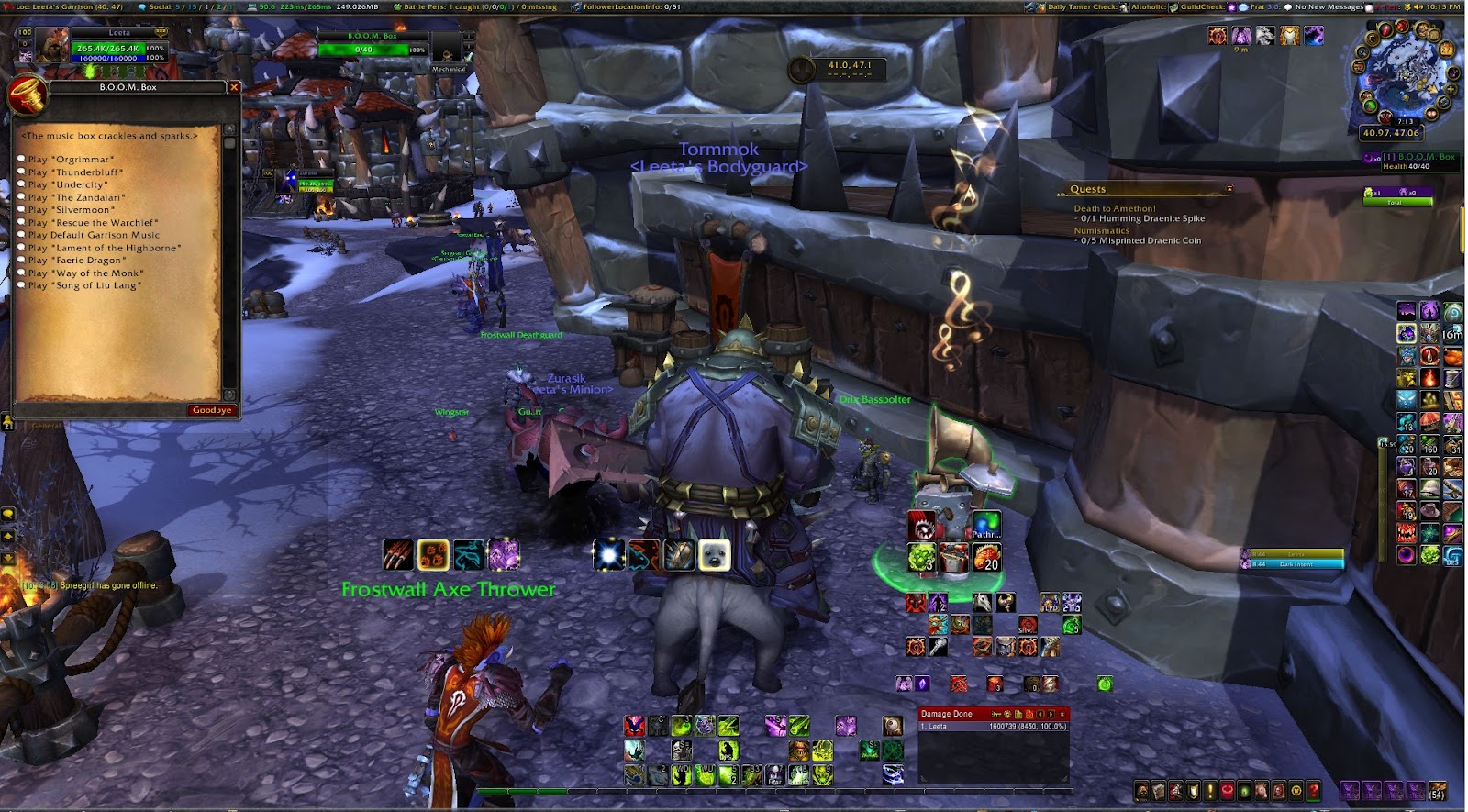
Task: Click the Goodbye button
Action: pos(212,410)
